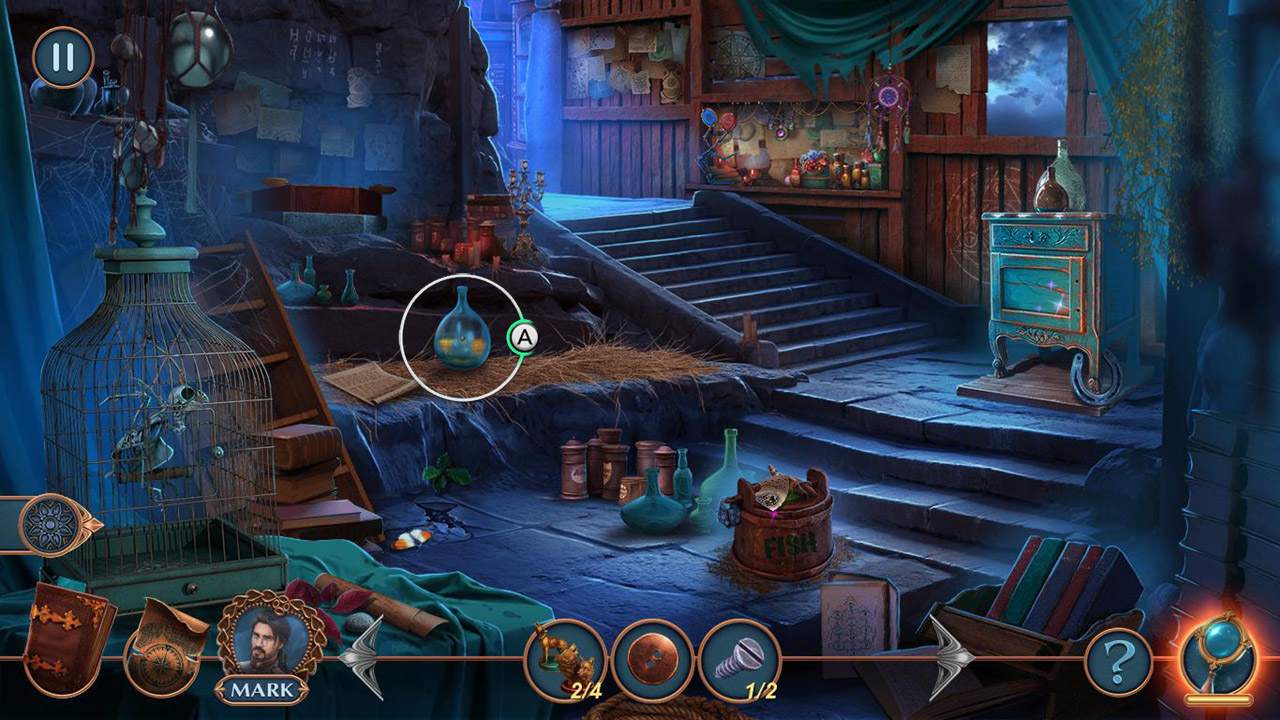Click the glowing bar beneath the magic mirror
The image size is (1280, 720).
tap(1218, 697)
